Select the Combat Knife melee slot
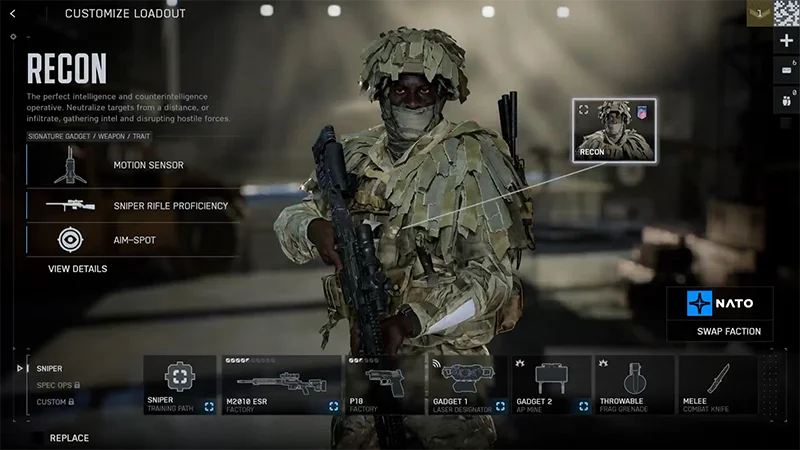The height and width of the screenshot is (450, 800). point(717,385)
